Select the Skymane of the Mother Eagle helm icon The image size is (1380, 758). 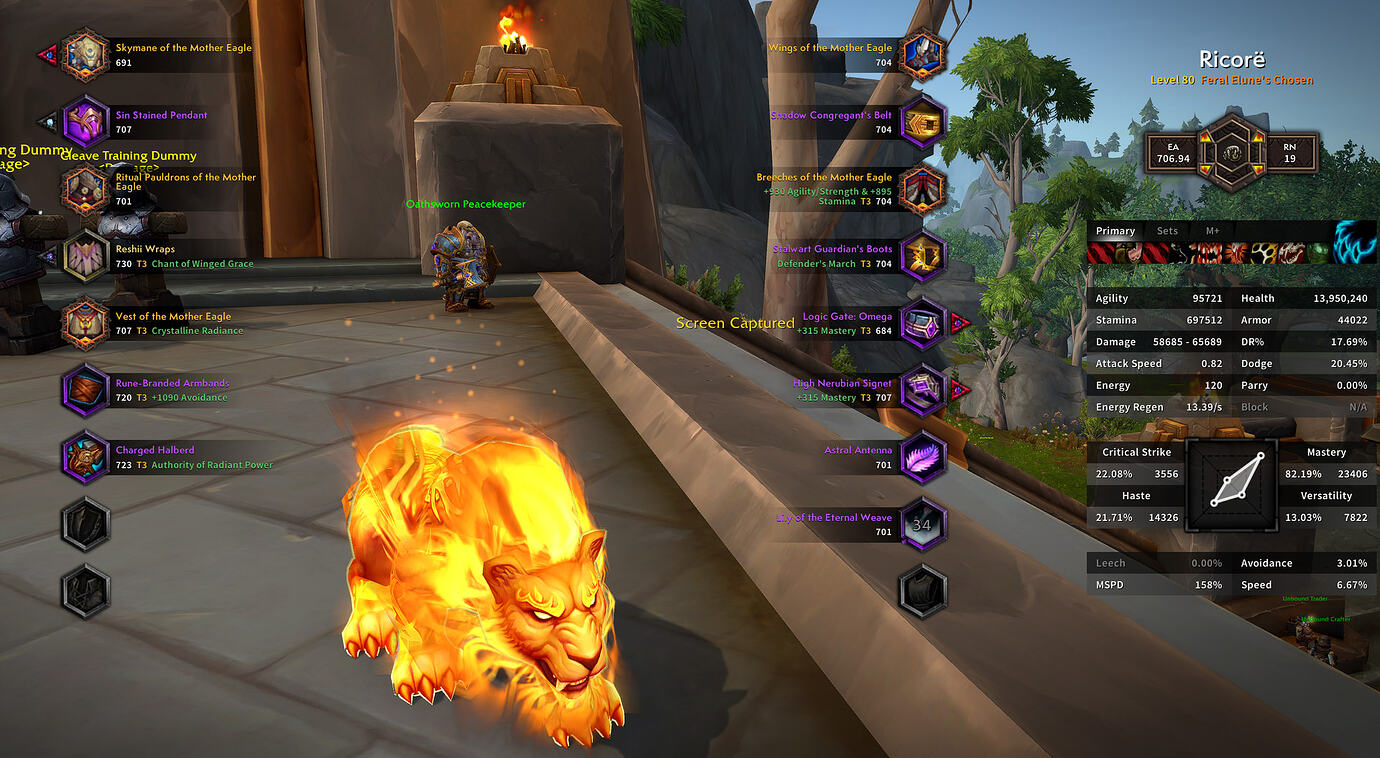(x=85, y=54)
